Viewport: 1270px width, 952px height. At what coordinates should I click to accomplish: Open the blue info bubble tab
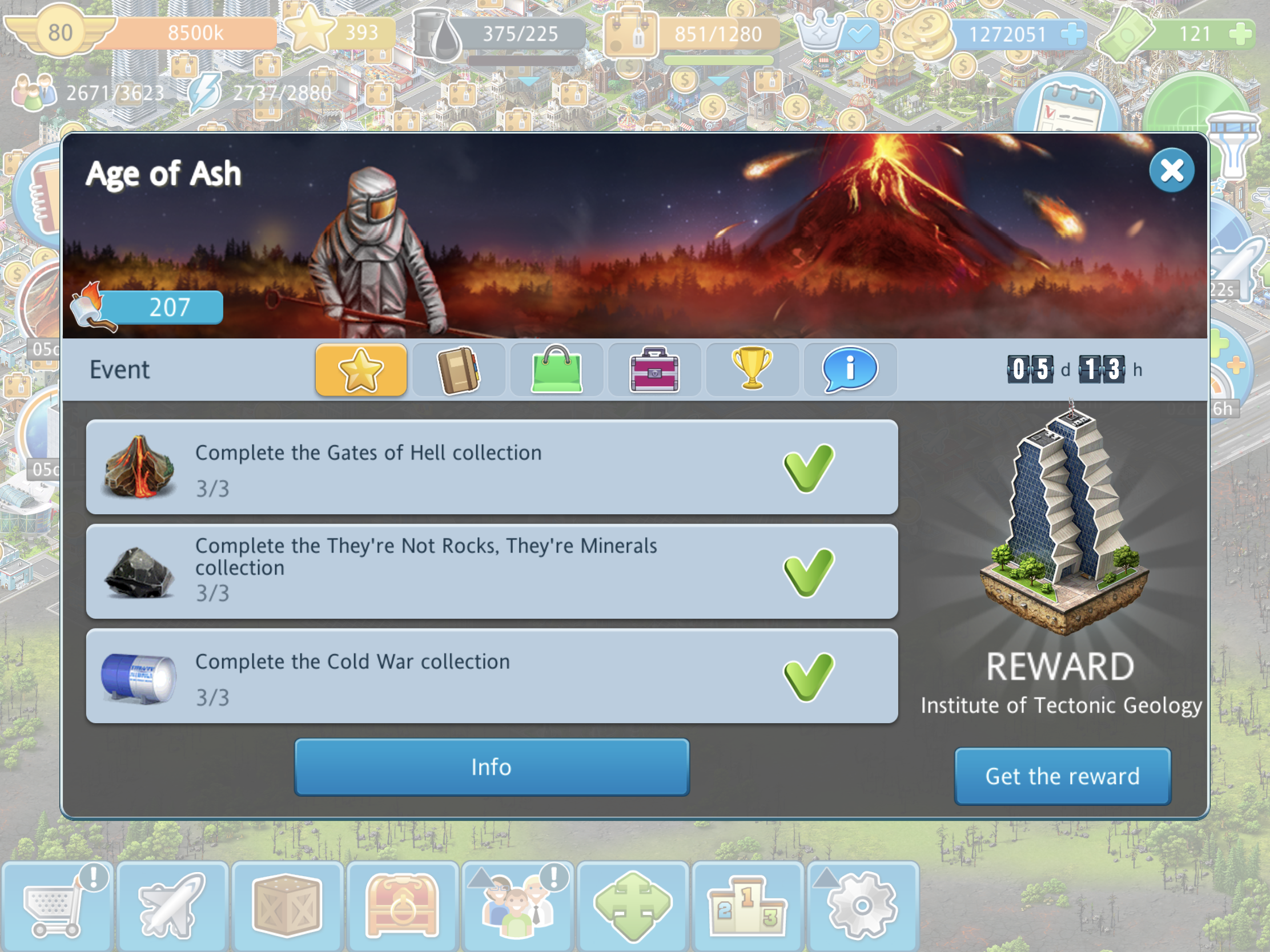click(850, 370)
